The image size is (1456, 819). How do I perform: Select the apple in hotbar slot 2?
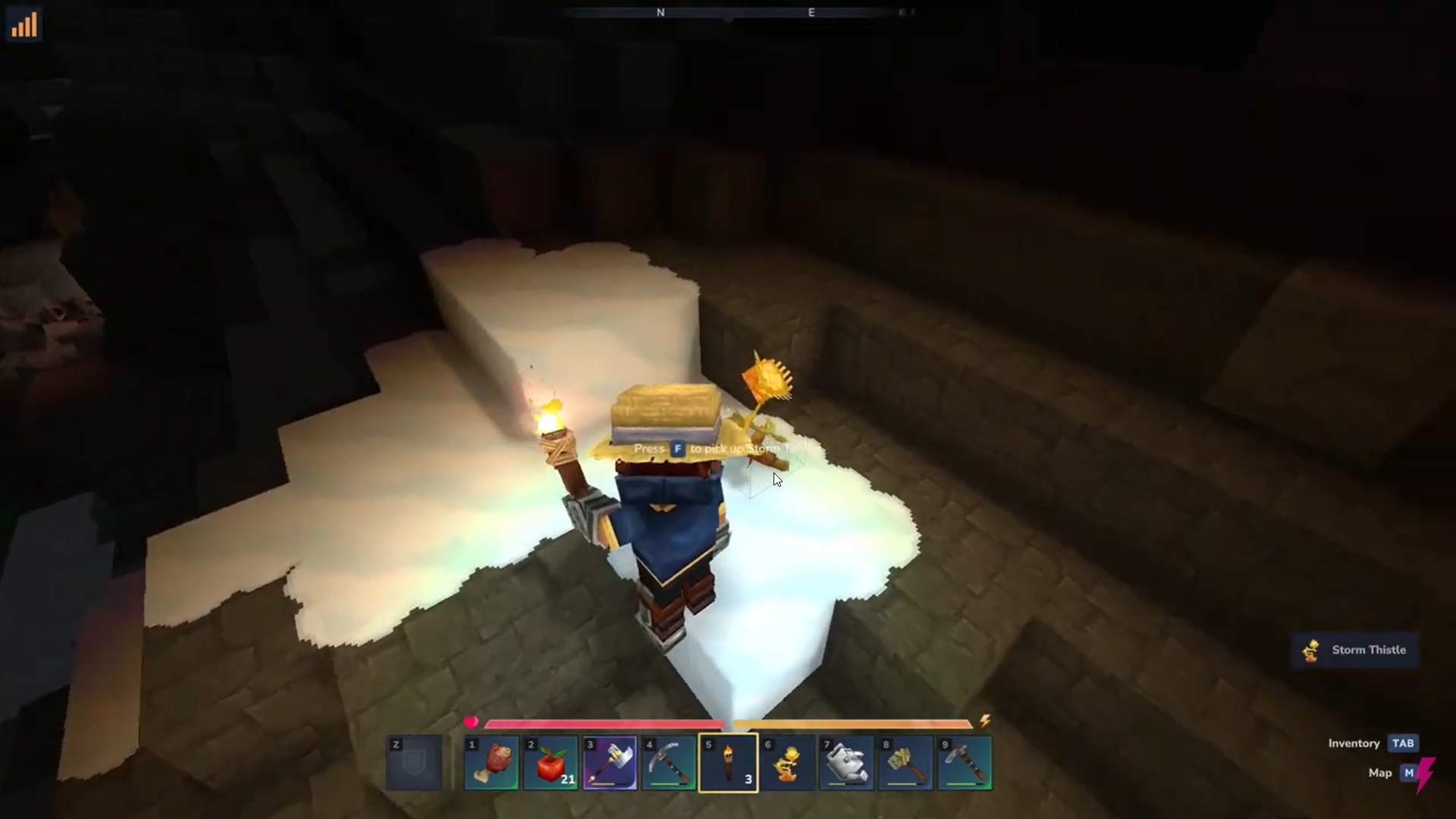tap(550, 763)
